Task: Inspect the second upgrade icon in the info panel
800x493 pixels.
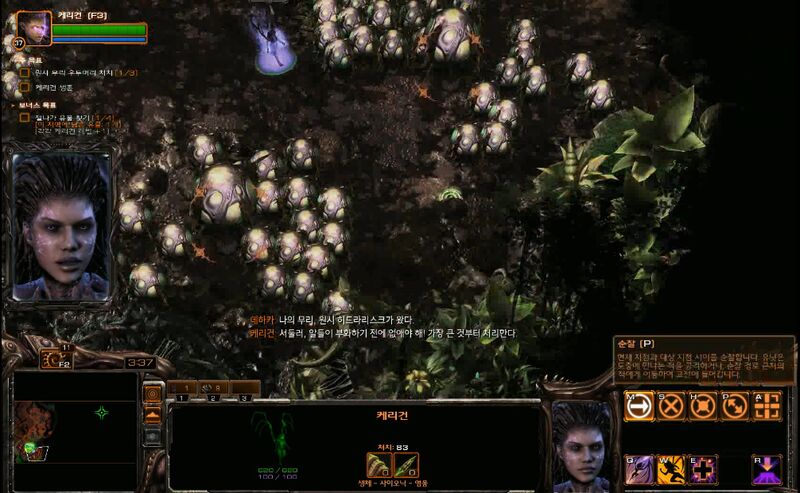Action: (x=406, y=464)
